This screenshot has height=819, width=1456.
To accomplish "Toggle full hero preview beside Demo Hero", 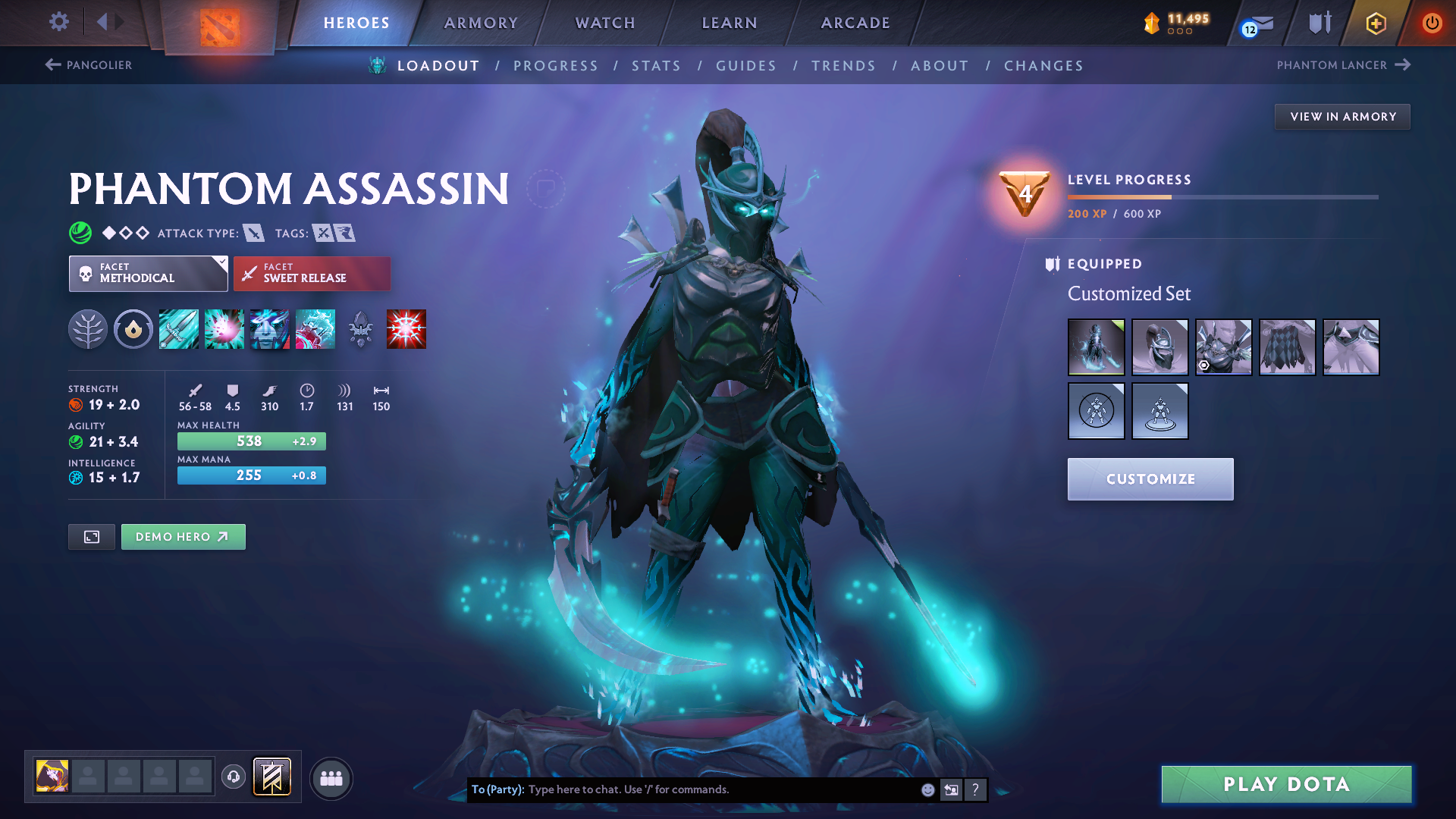I will [91, 536].
